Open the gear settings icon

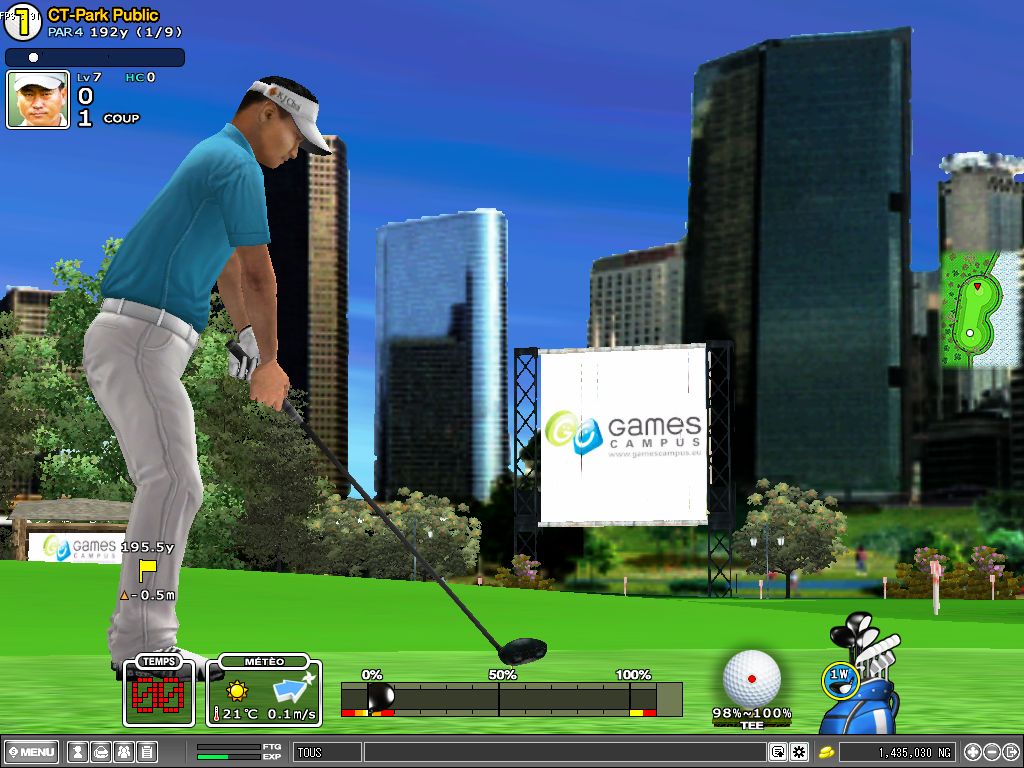799,752
